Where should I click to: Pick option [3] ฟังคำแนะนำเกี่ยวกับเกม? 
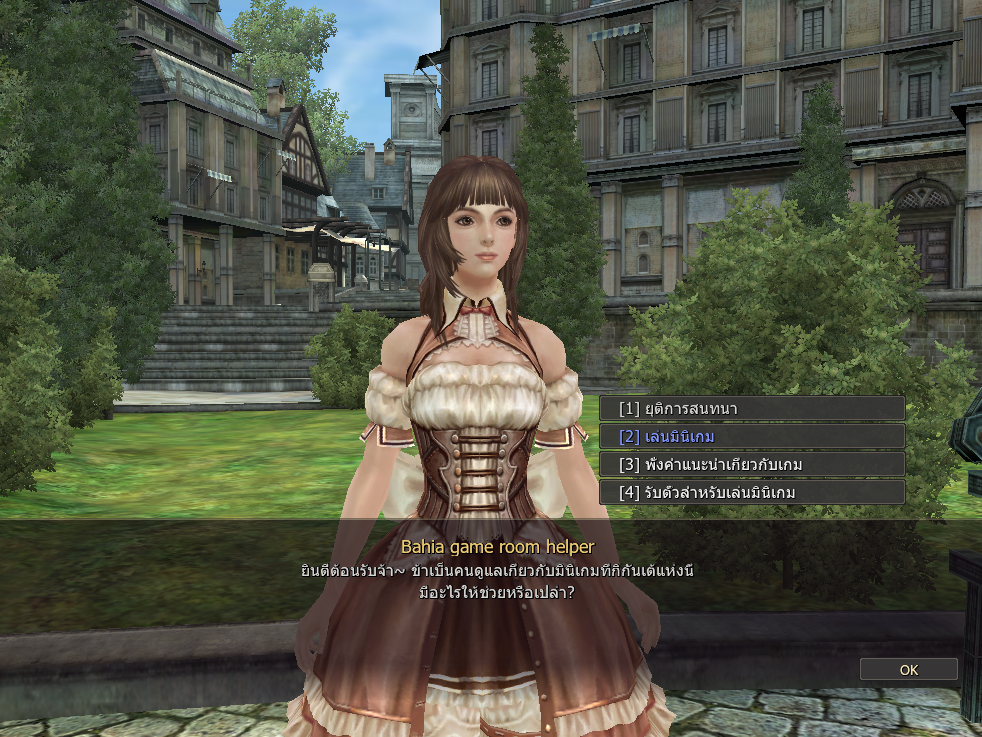[x=751, y=464]
